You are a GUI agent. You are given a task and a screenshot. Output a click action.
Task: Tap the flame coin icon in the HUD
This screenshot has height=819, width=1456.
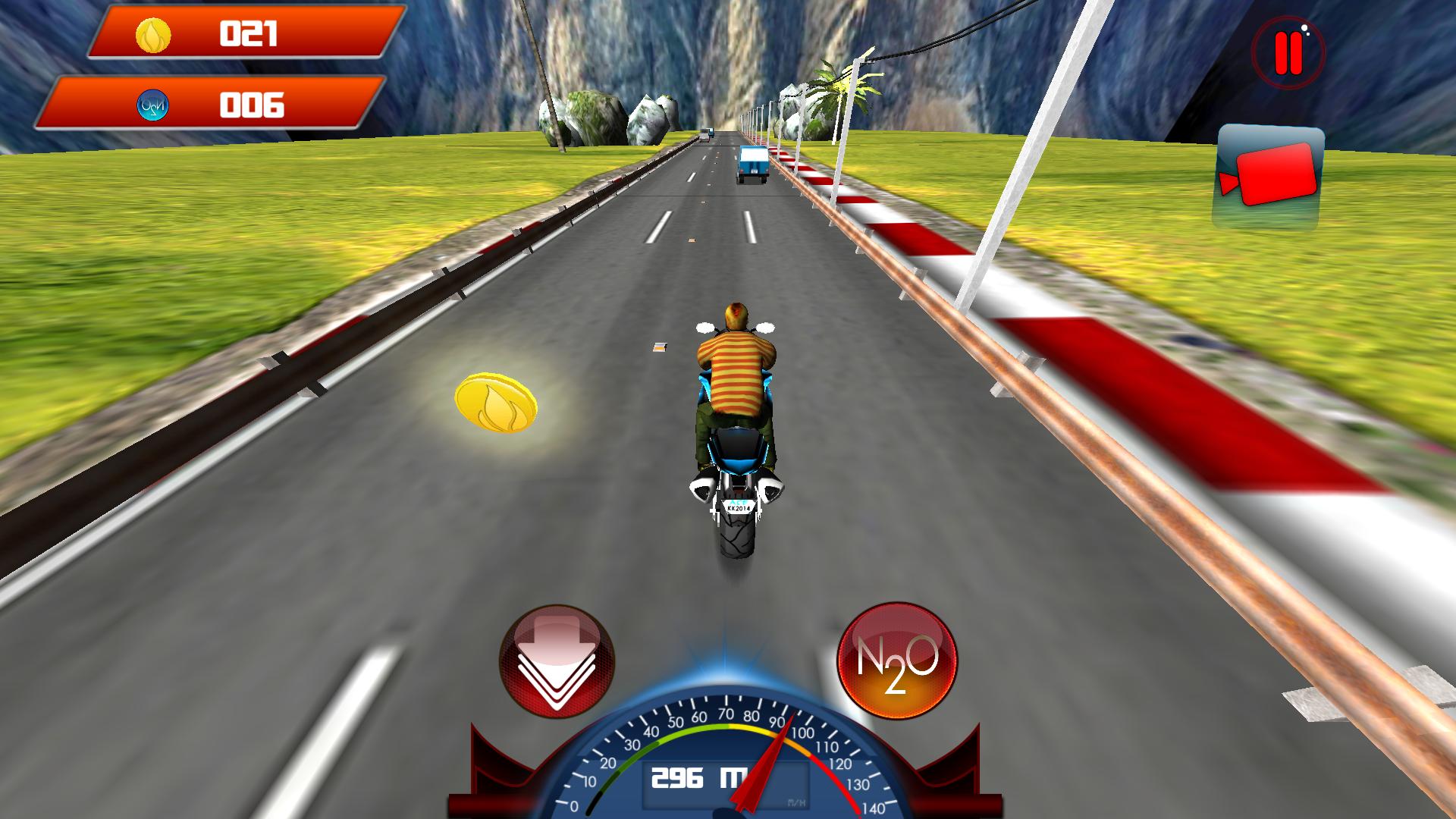pos(152,33)
